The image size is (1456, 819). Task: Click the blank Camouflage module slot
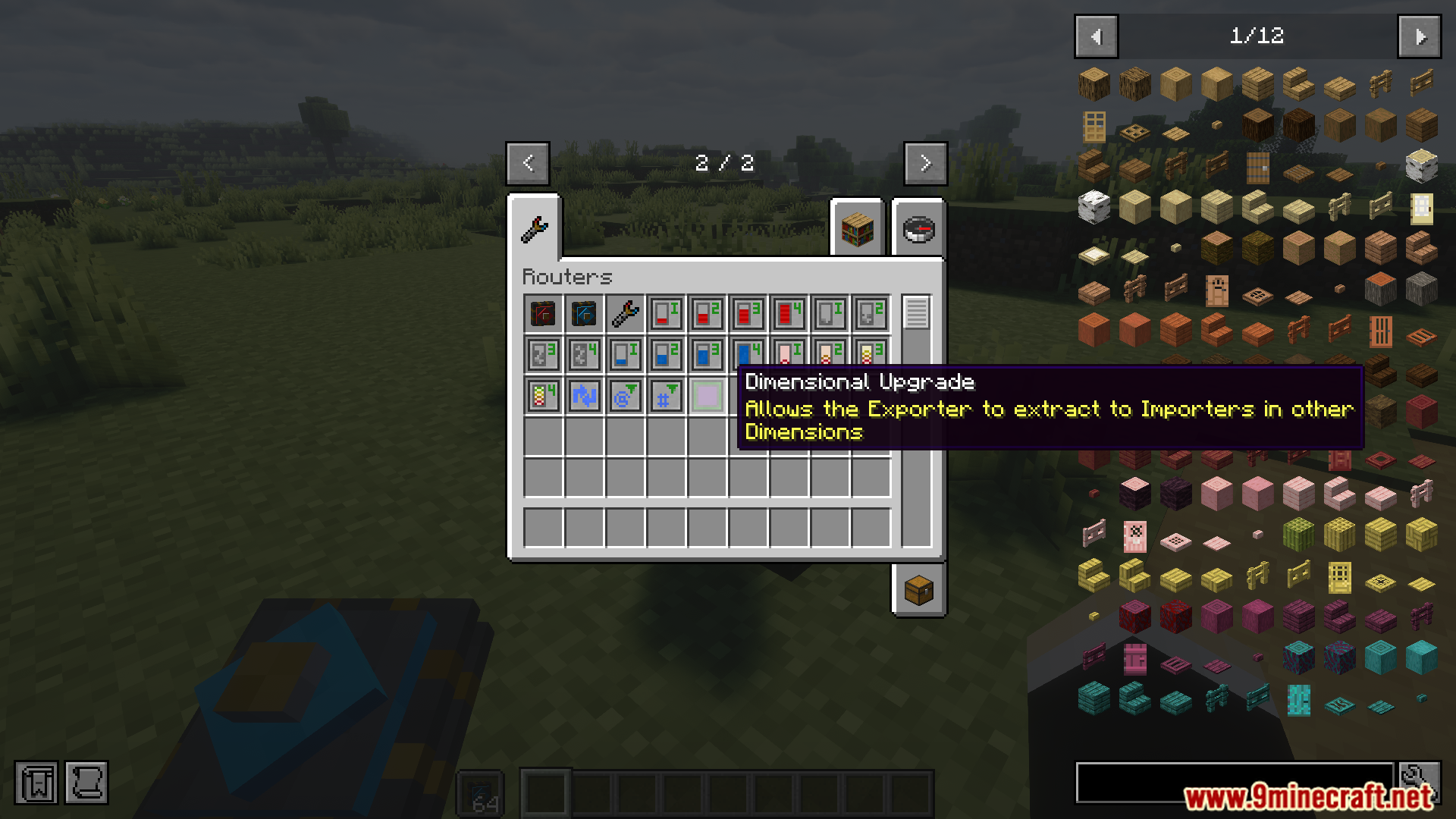[x=706, y=394]
